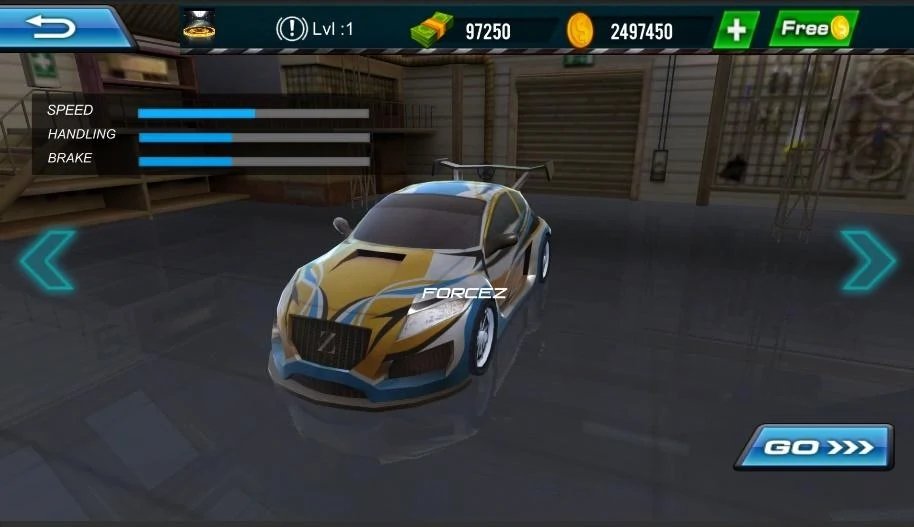Screen dimensions: 914x527
Task: Tap the level info exclamation icon
Action: point(291,30)
